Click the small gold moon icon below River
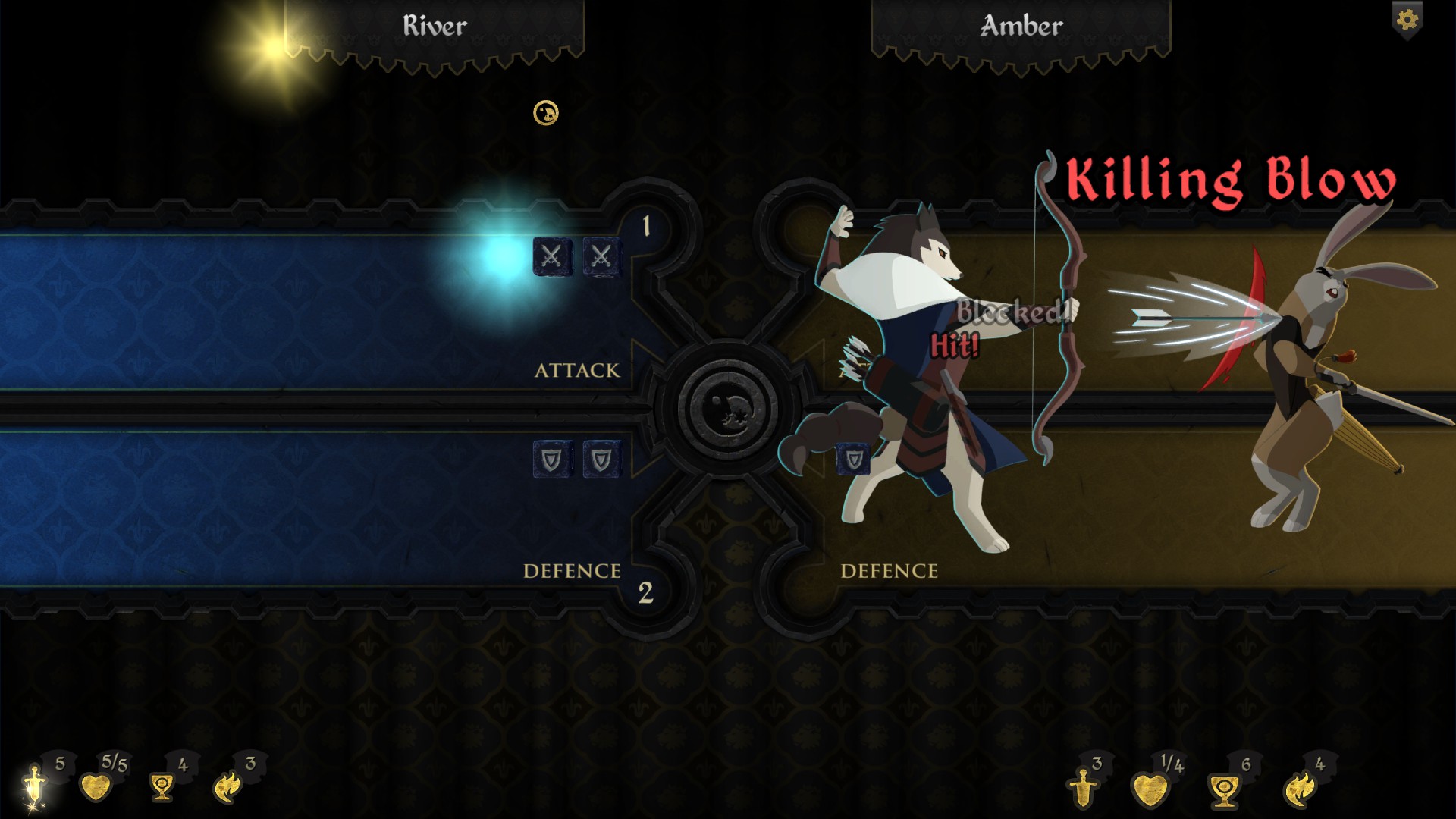Screen dimensions: 1456x819 click(546, 114)
